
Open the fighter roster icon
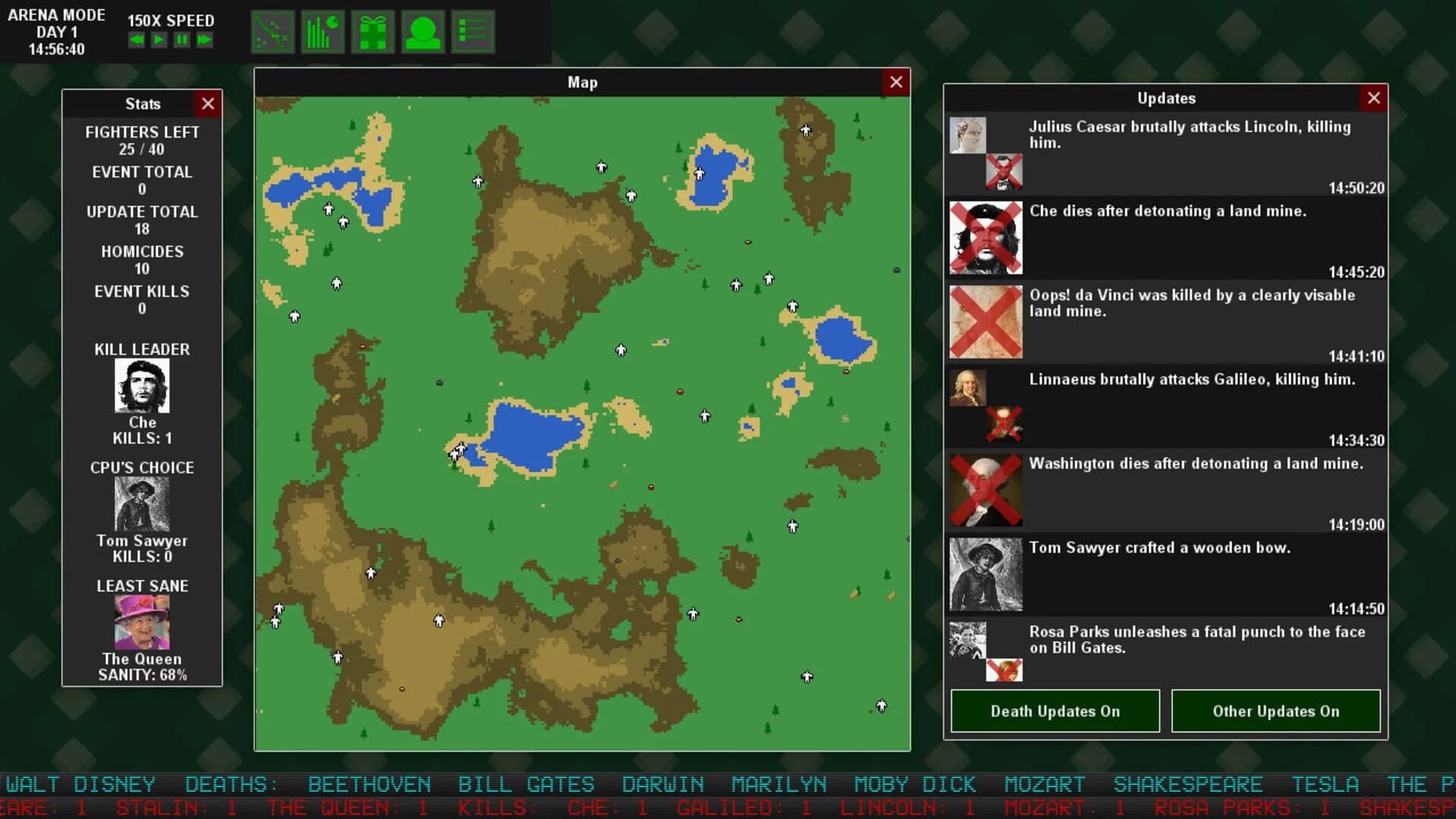422,31
